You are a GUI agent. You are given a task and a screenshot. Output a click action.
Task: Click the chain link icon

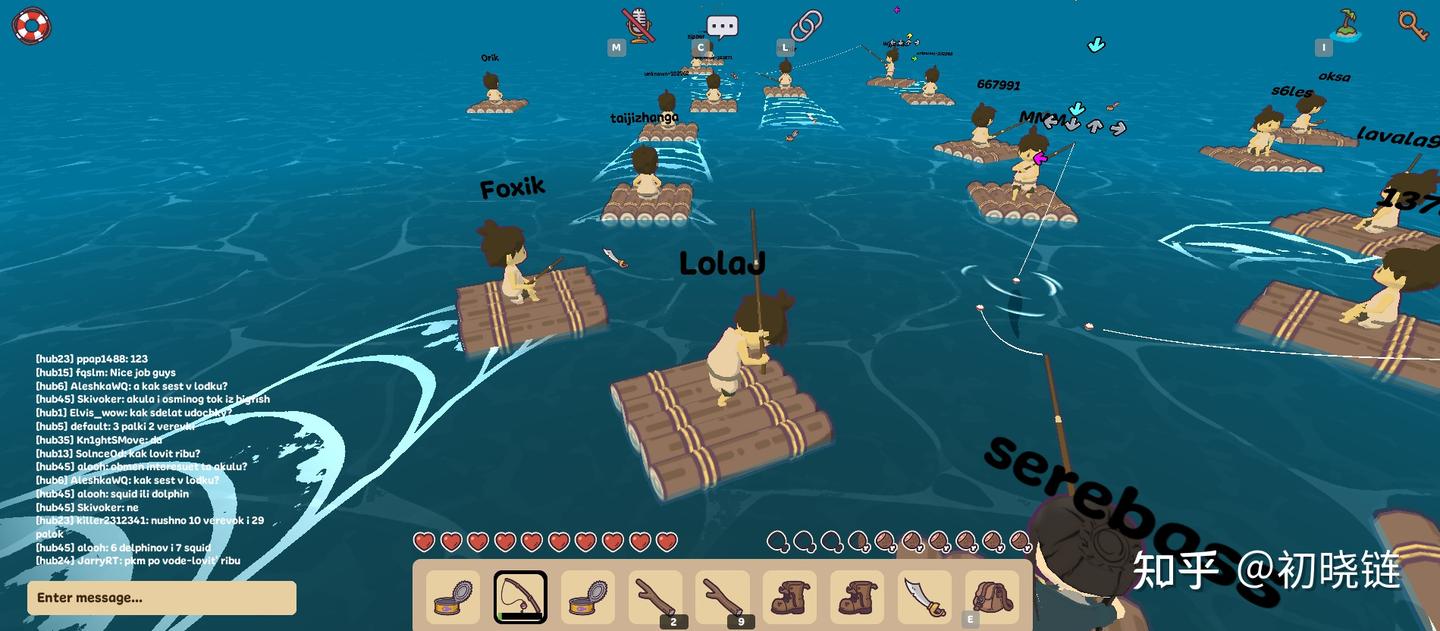pos(806,24)
